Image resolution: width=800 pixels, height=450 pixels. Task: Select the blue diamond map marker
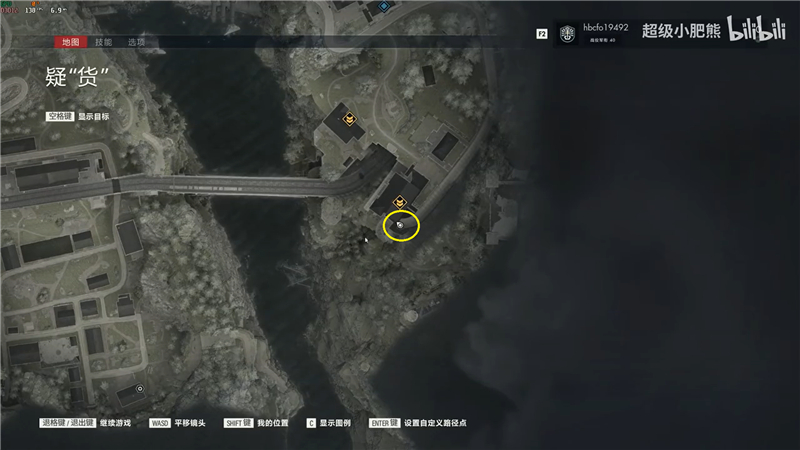click(x=384, y=6)
